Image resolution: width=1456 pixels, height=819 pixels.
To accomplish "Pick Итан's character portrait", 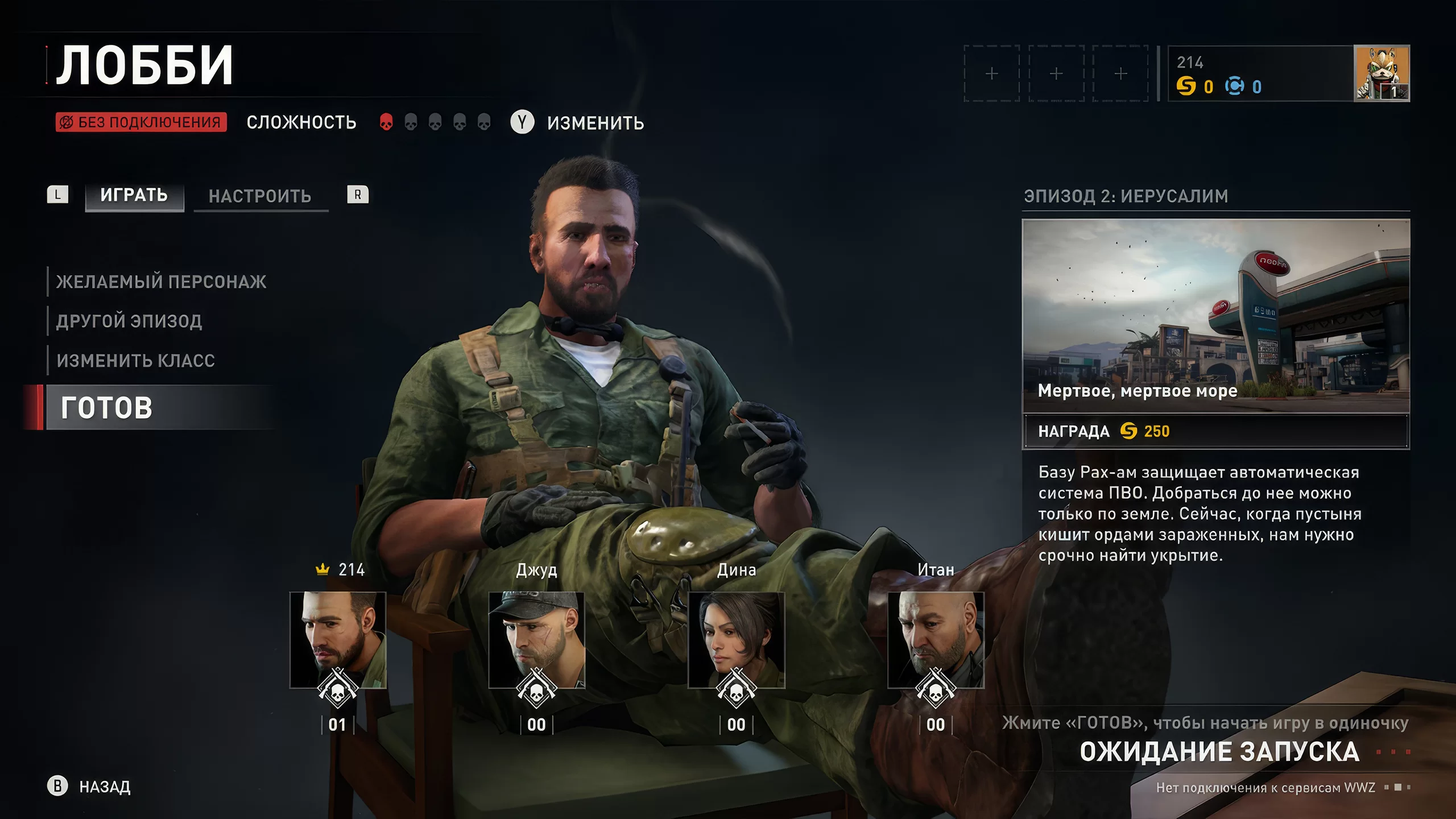I will (936, 640).
